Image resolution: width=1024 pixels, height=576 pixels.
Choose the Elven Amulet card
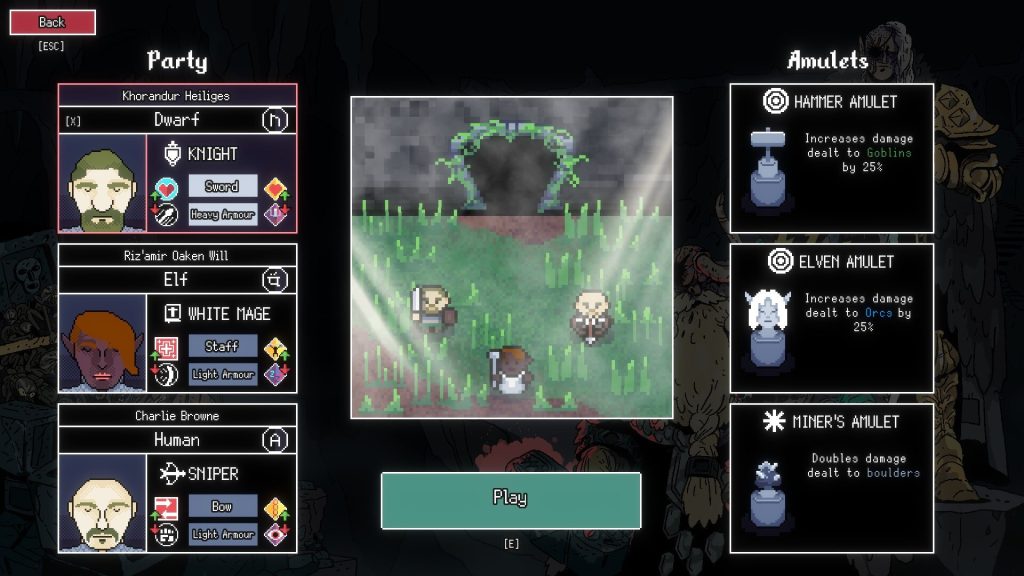pyautogui.click(x=831, y=318)
